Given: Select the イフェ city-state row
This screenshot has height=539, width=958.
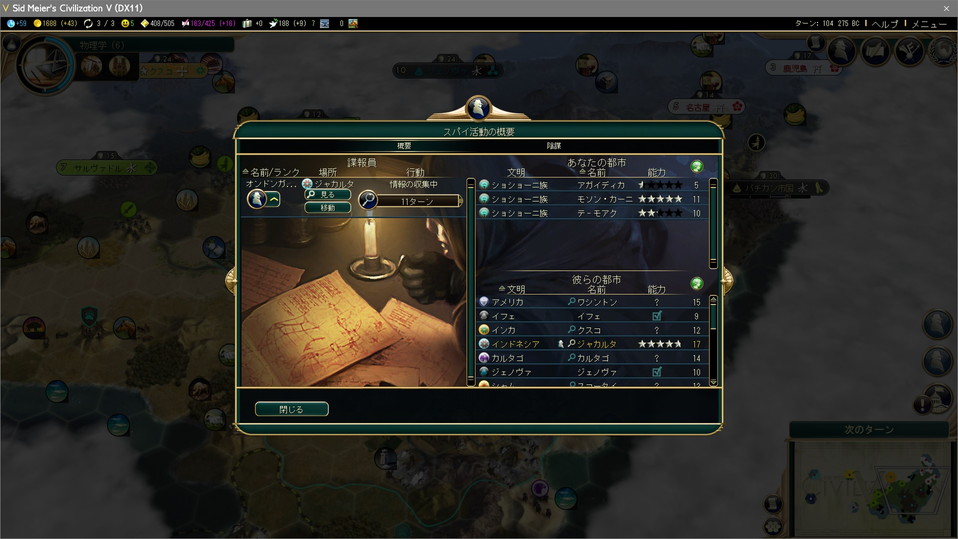Looking at the screenshot, I should click(594, 316).
